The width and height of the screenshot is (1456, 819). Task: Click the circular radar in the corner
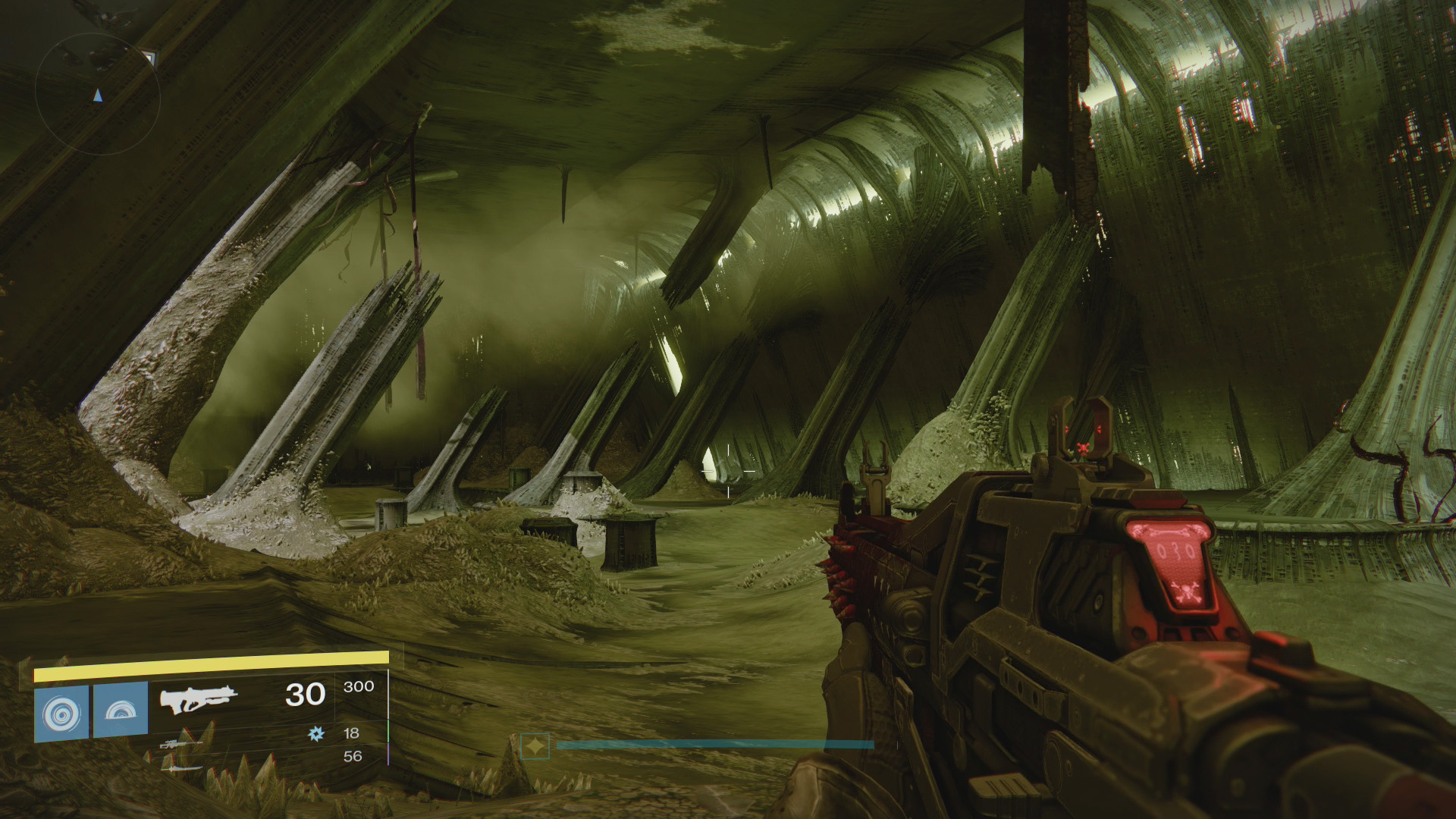point(97,93)
